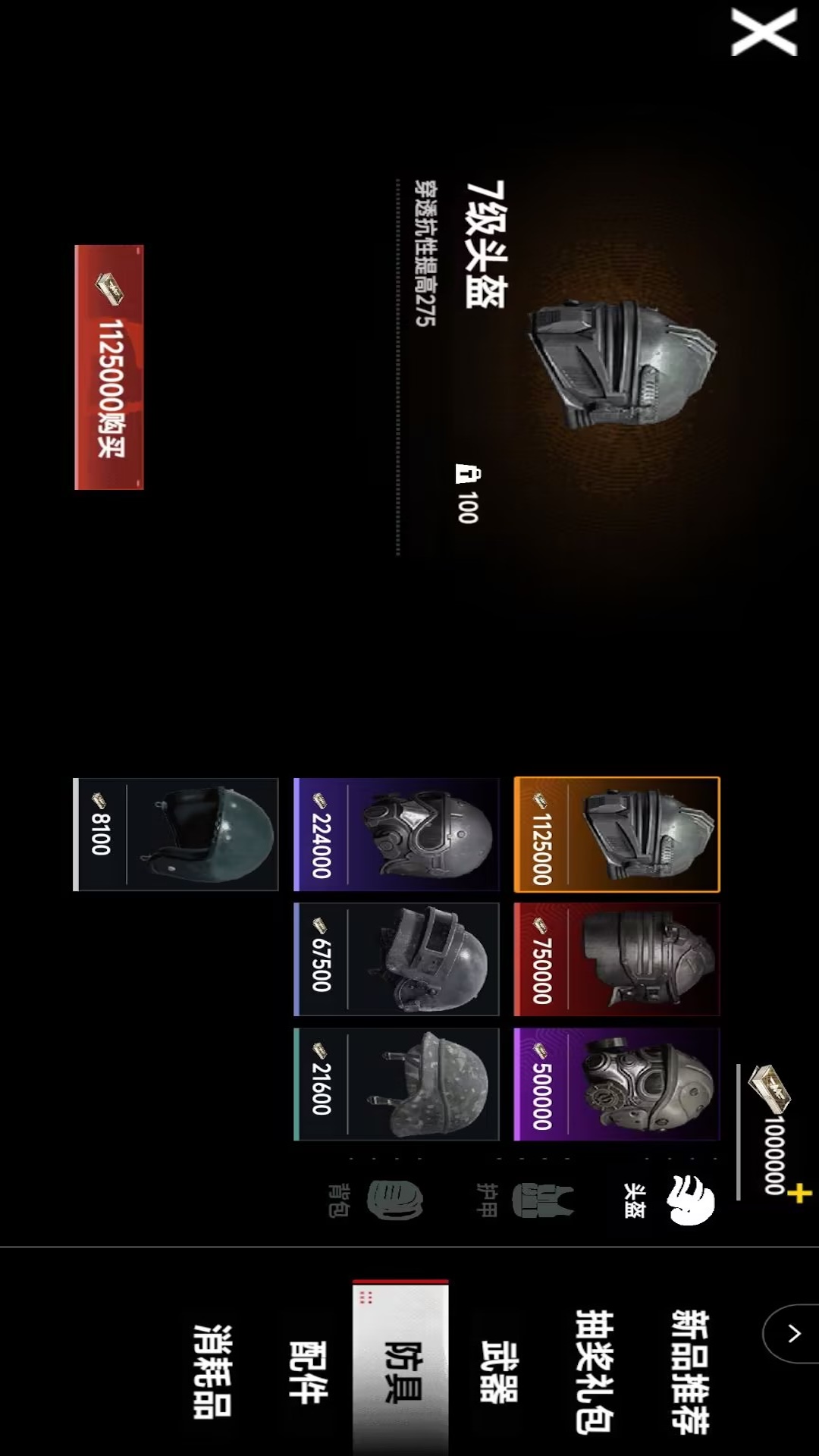819x1456 pixels.
Task: Close the shop with the X button
Action: tap(764, 32)
